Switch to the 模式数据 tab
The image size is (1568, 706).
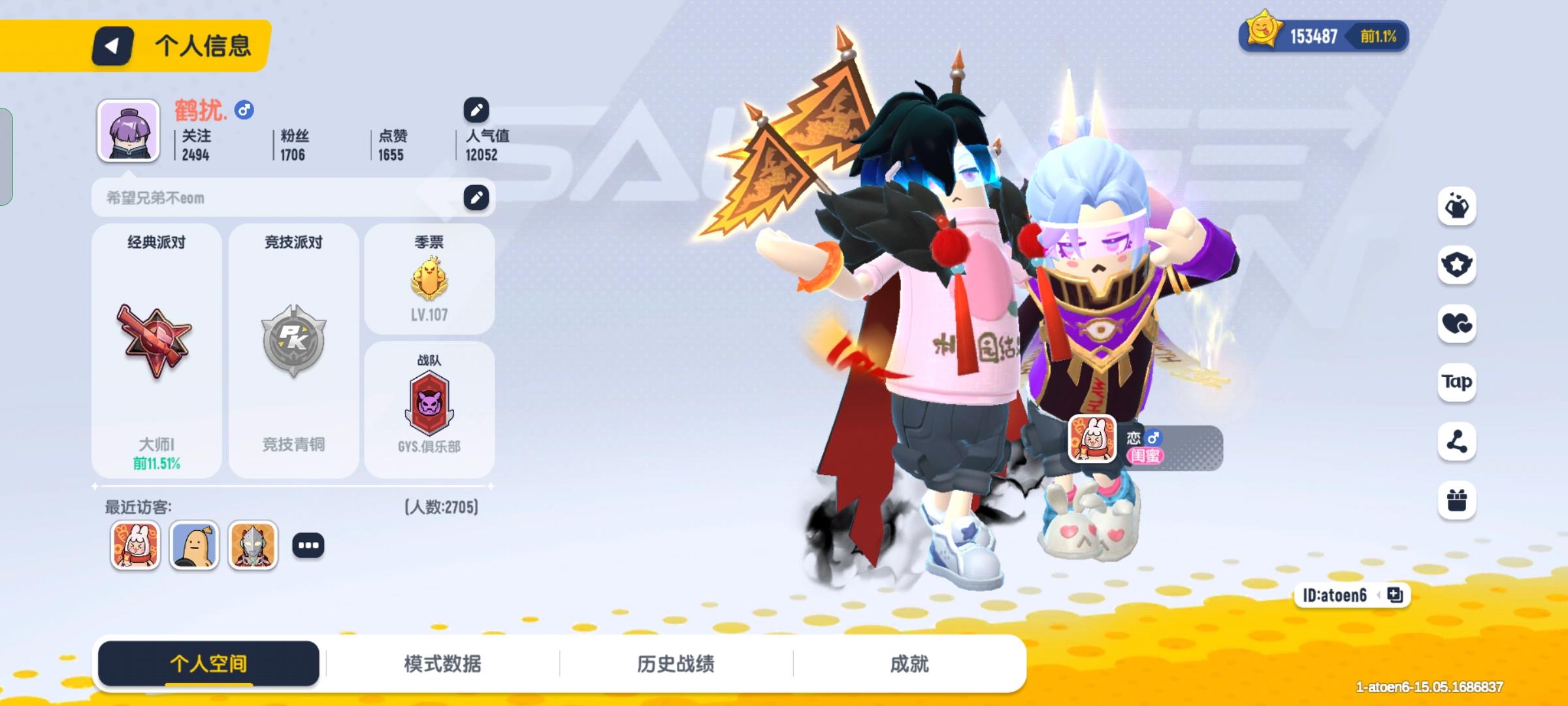pyautogui.click(x=443, y=662)
